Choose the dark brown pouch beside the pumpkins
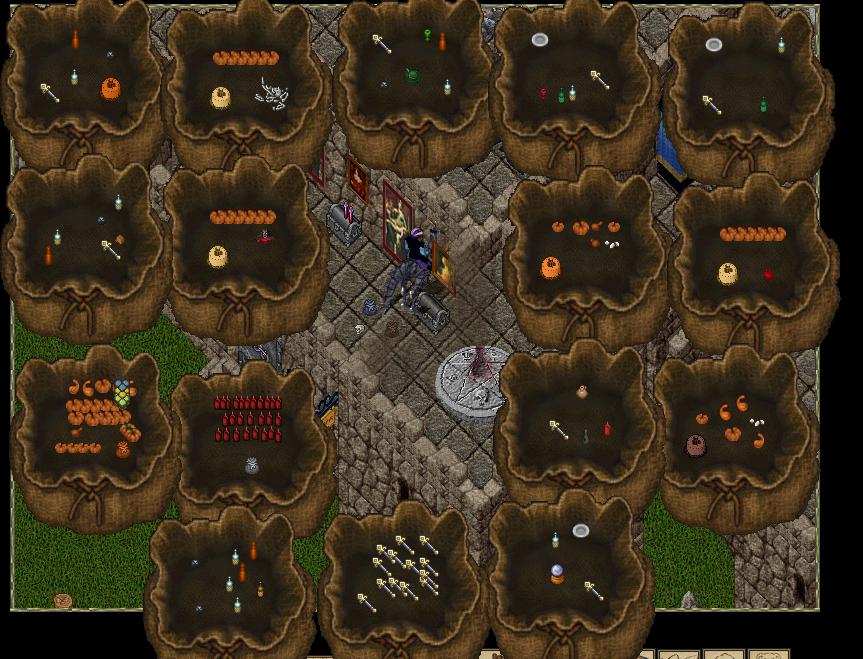The image size is (863, 659). pos(695,446)
